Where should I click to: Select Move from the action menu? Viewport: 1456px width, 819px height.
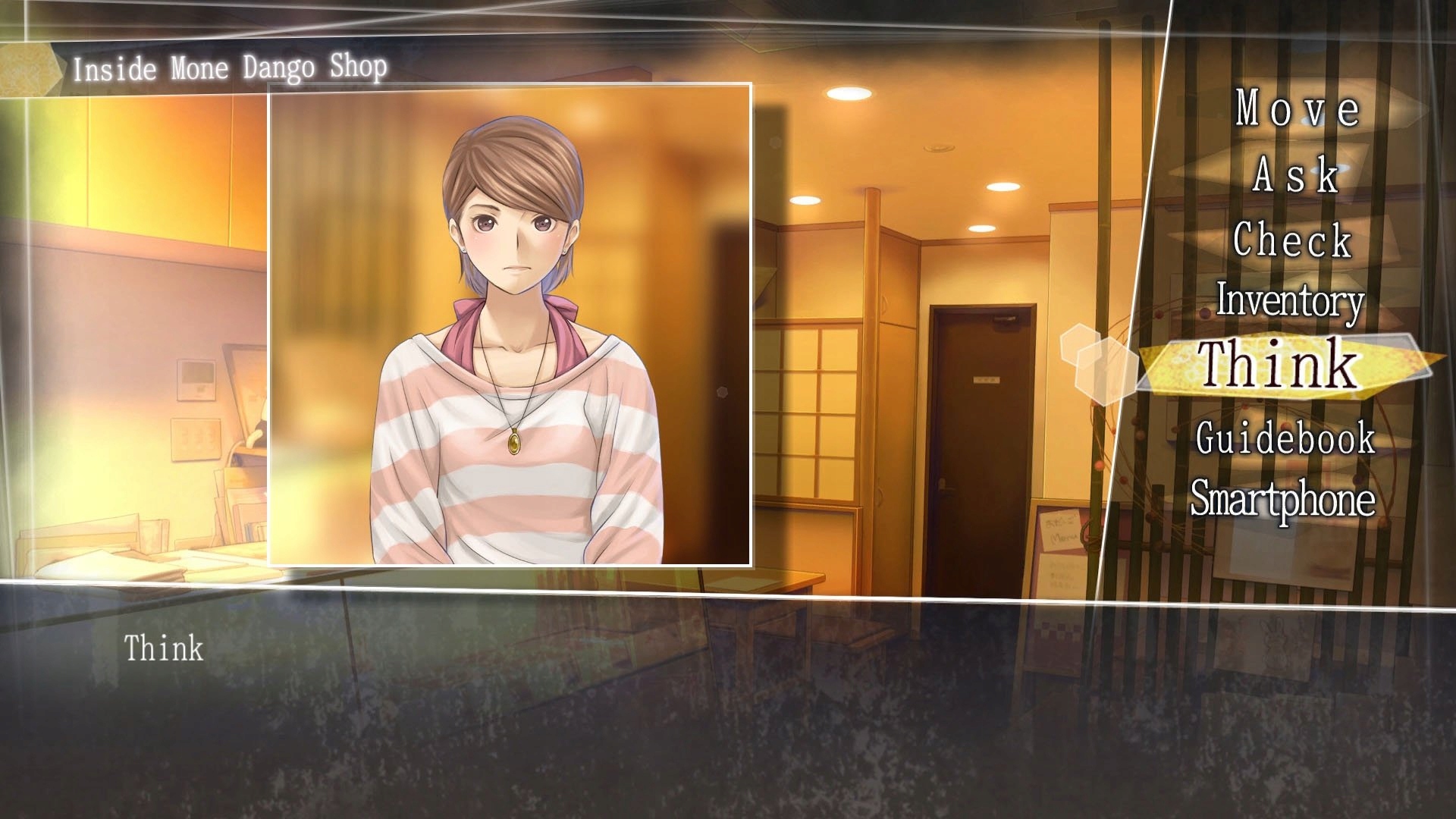click(1295, 112)
